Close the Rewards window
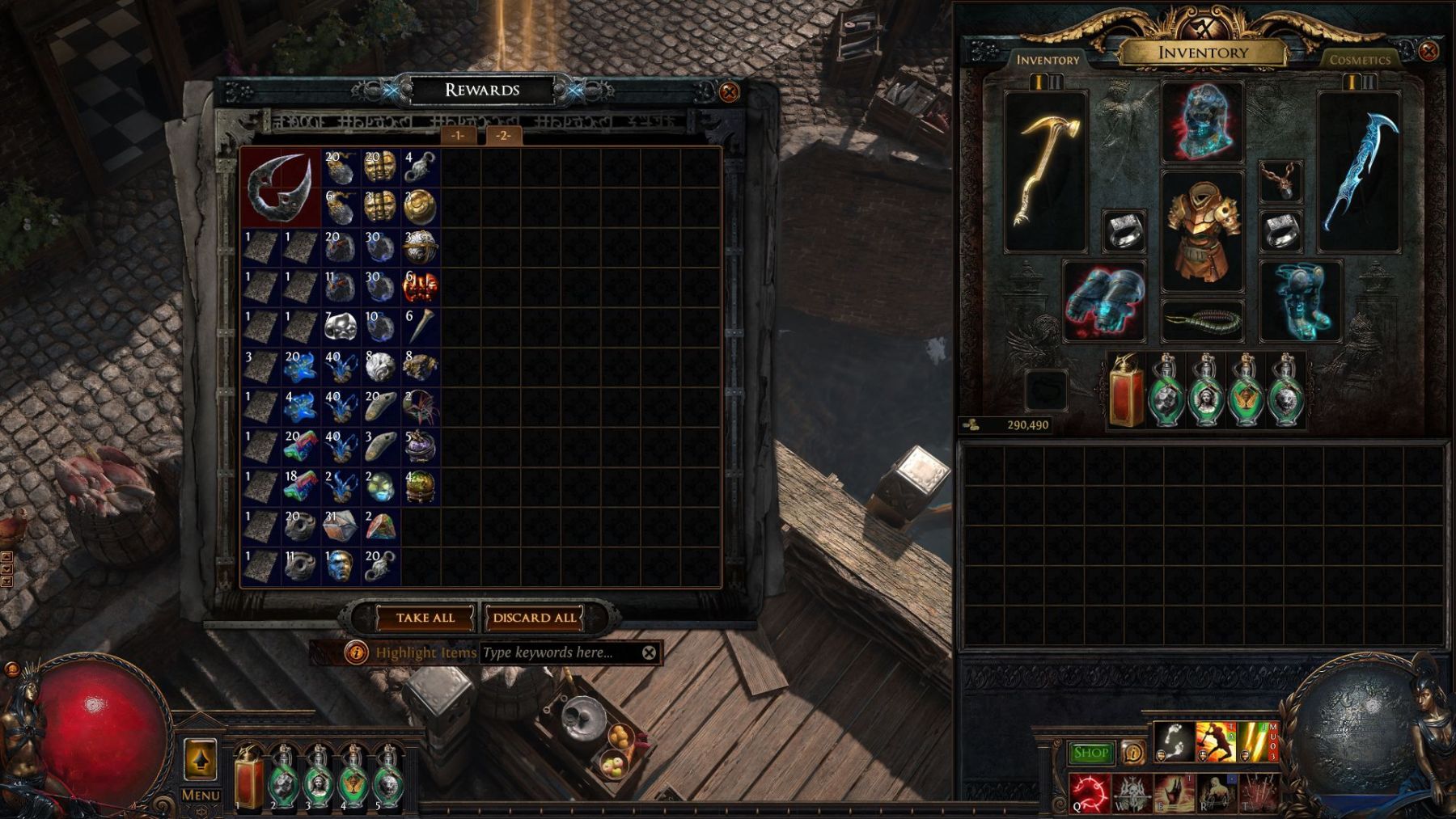 [728, 92]
